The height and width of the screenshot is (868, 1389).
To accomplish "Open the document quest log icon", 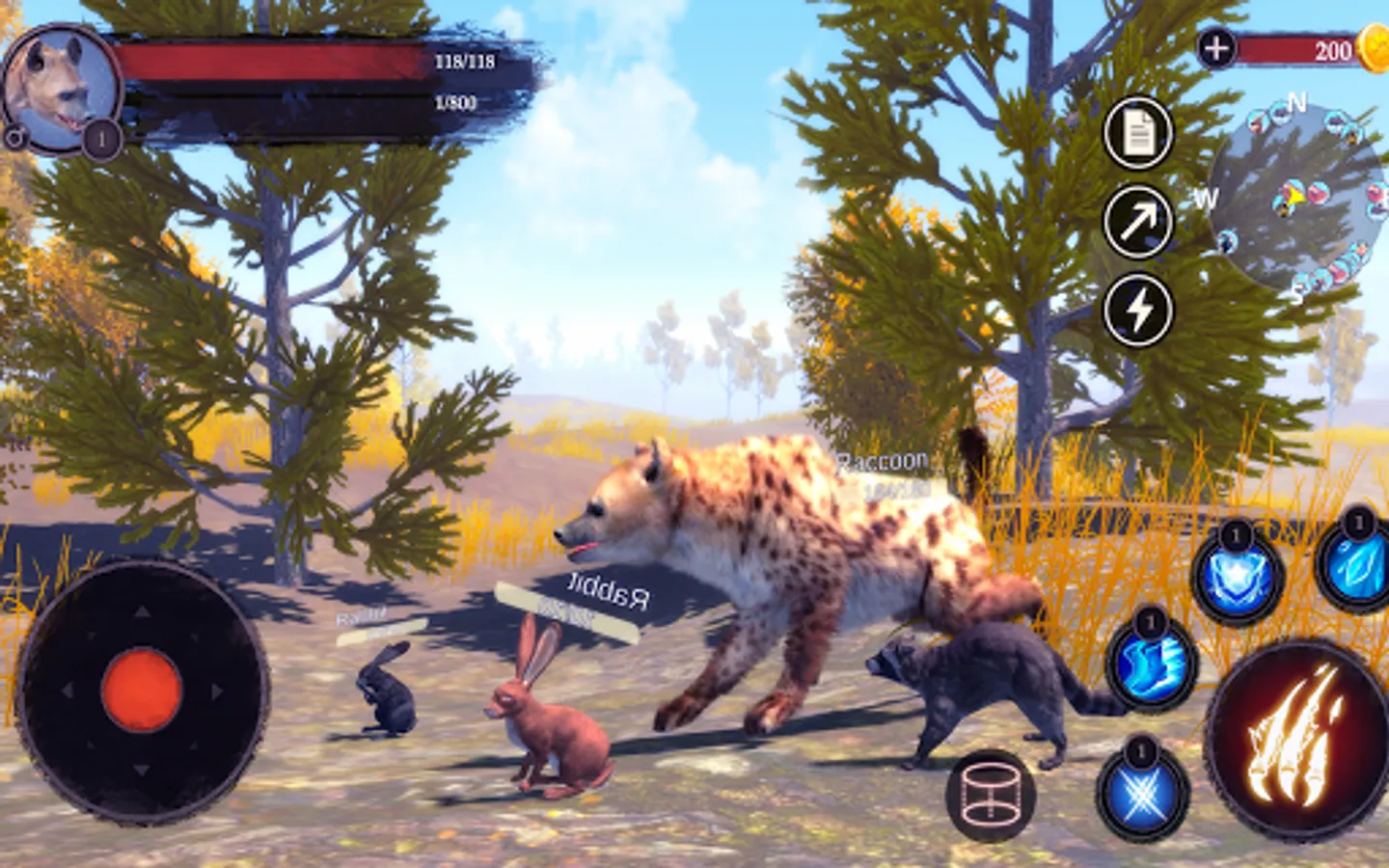I will [1138, 133].
